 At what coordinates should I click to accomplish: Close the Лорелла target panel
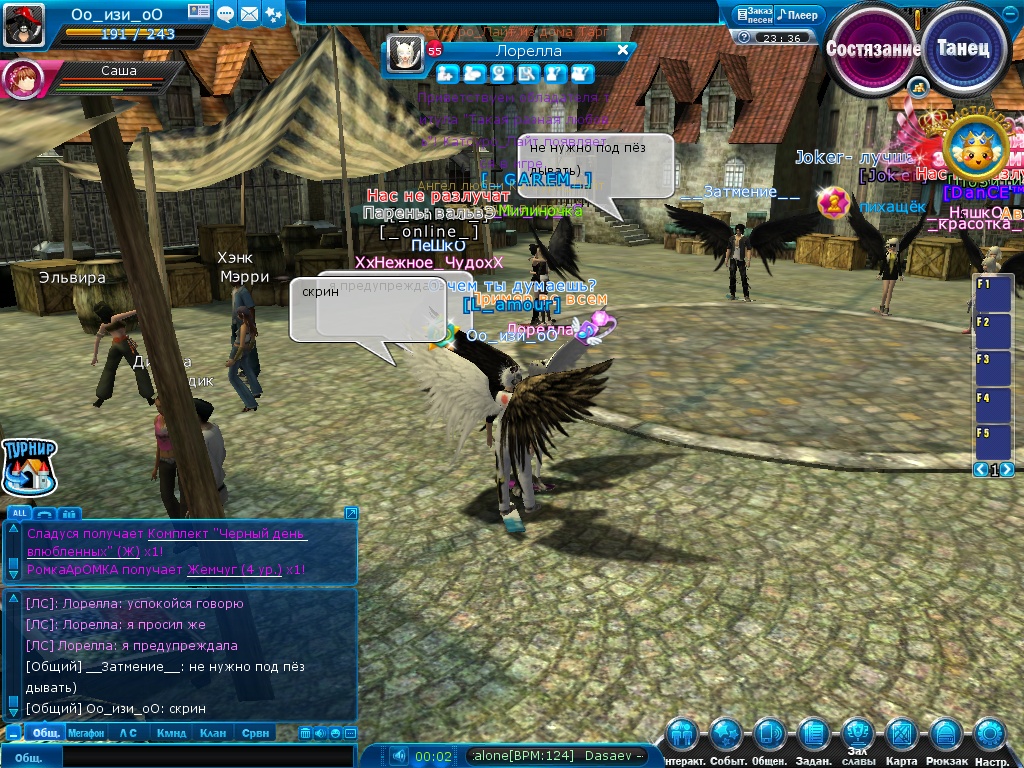(x=623, y=50)
